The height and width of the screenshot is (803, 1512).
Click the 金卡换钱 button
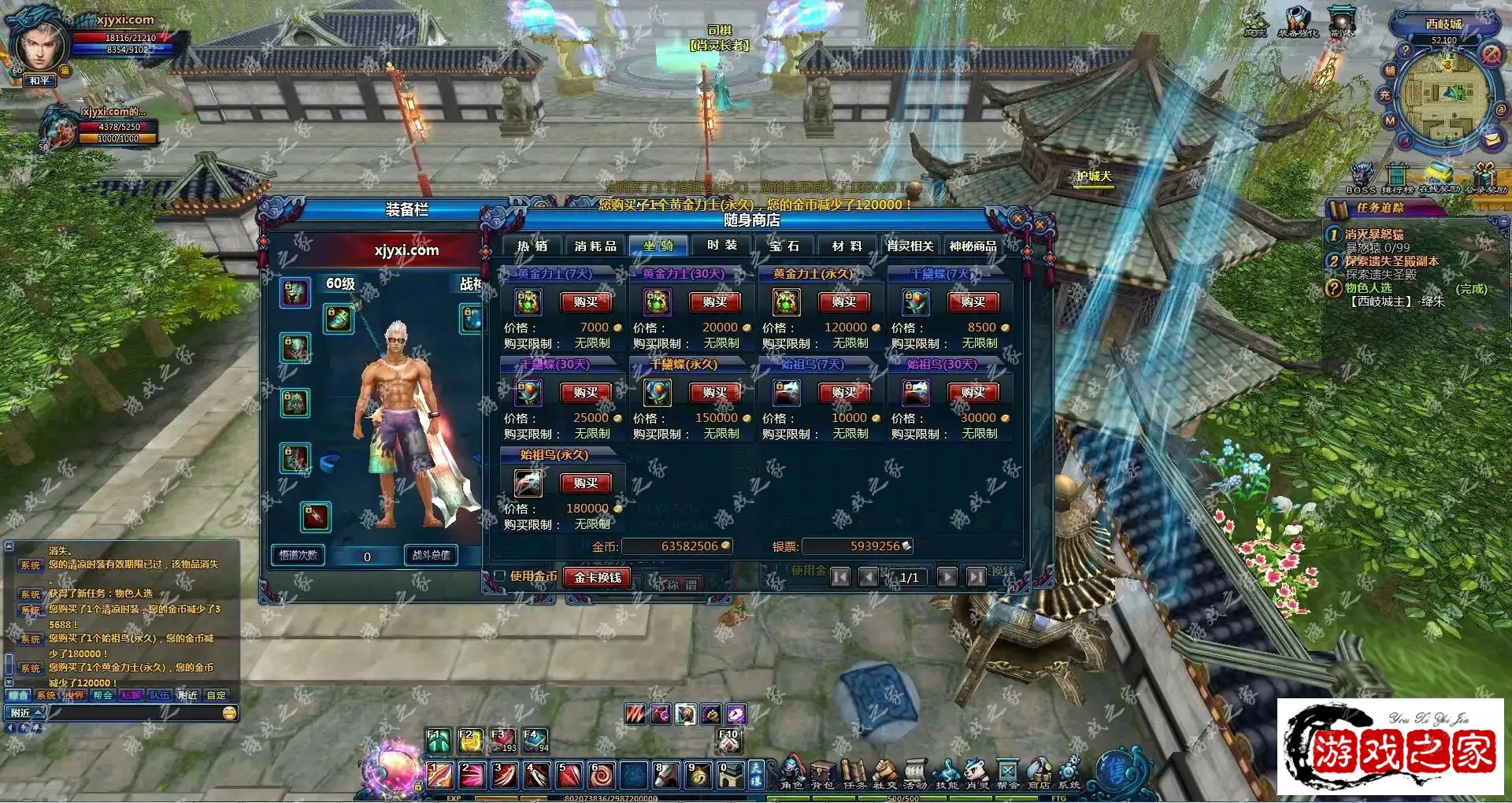(x=598, y=577)
